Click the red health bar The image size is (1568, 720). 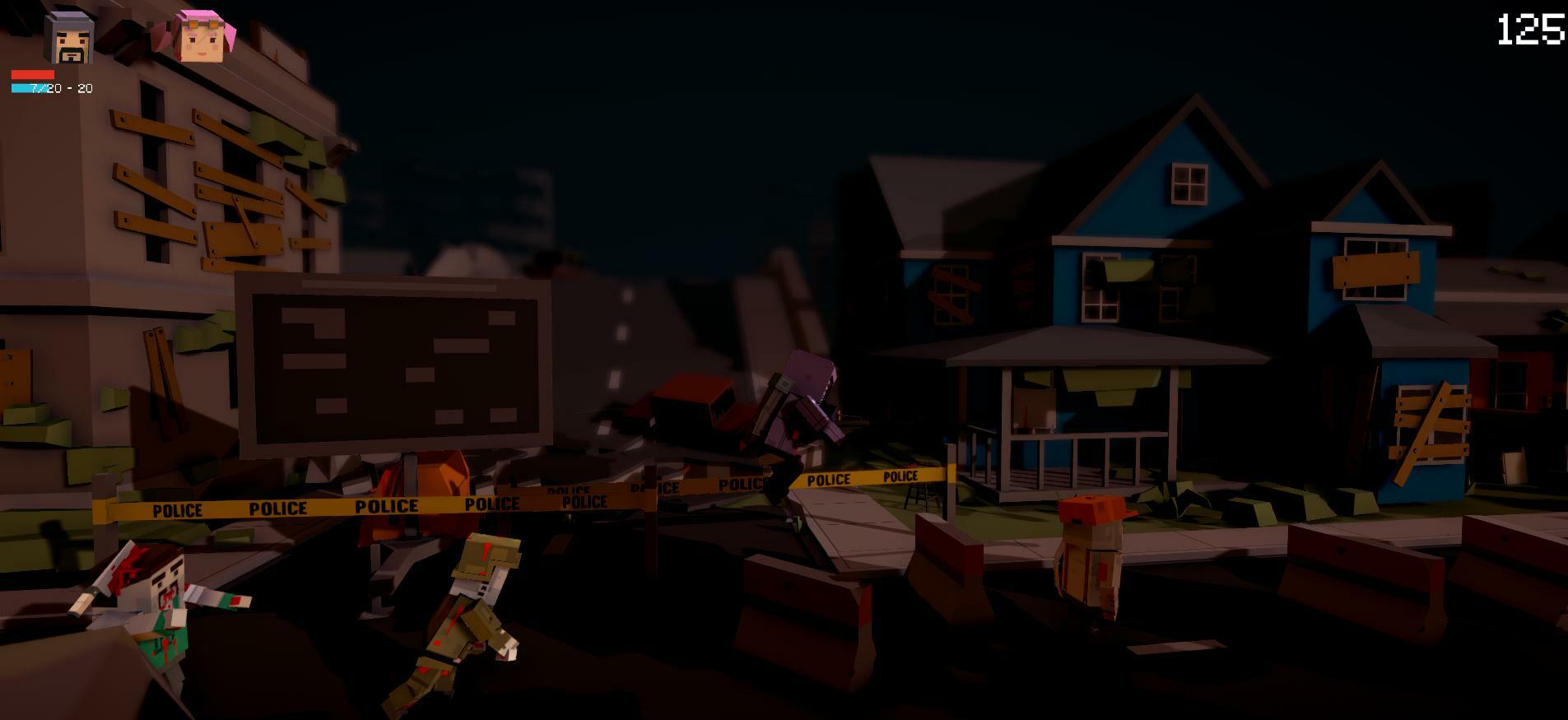pyautogui.click(x=35, y=72)
